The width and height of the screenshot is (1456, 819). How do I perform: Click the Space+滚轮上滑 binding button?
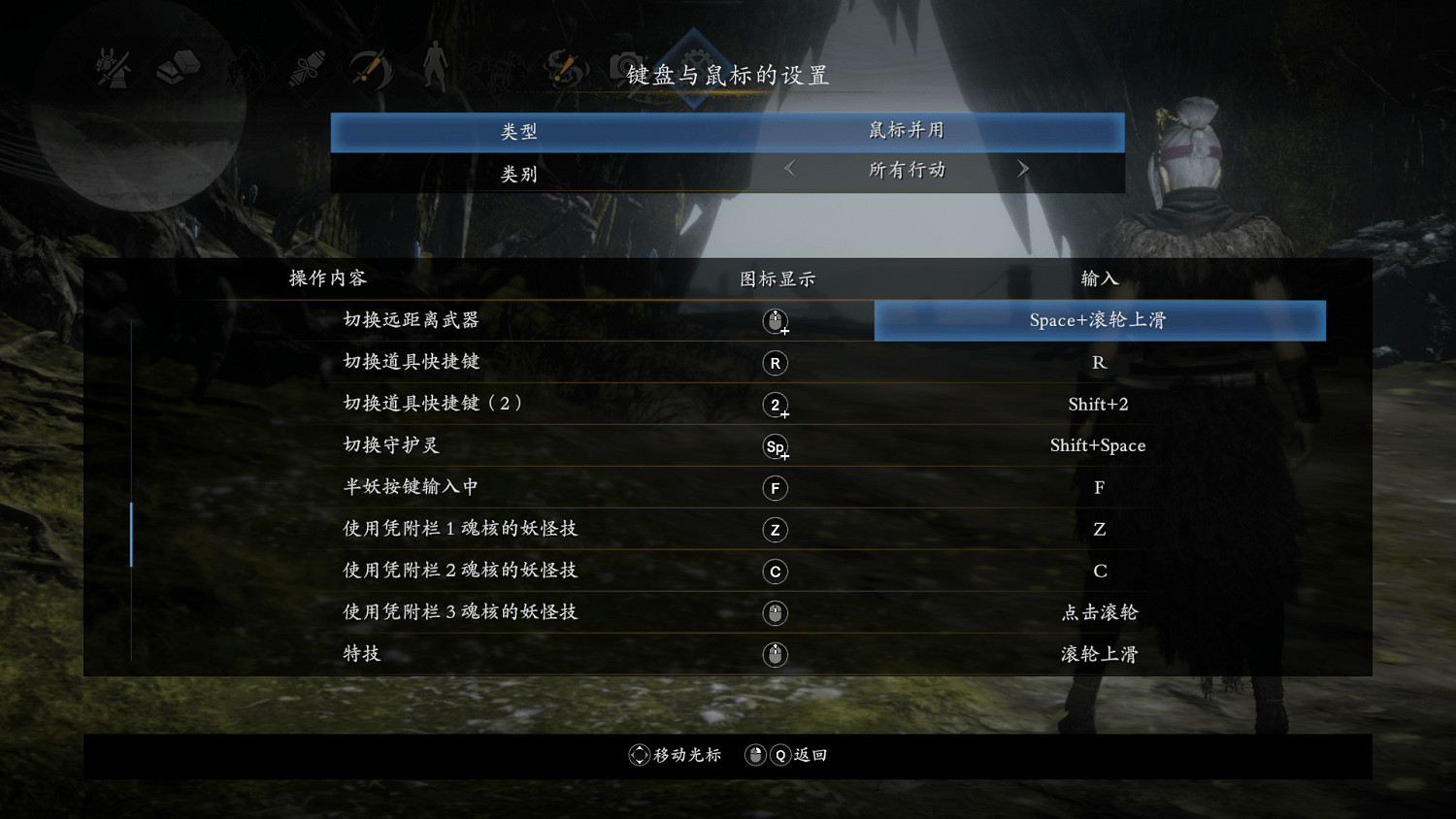[x=1099, y=320]
